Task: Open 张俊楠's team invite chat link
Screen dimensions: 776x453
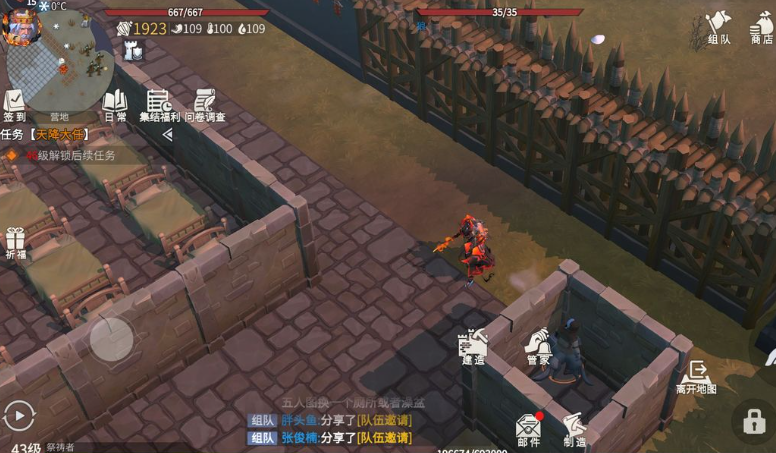Action: (384, 438)
